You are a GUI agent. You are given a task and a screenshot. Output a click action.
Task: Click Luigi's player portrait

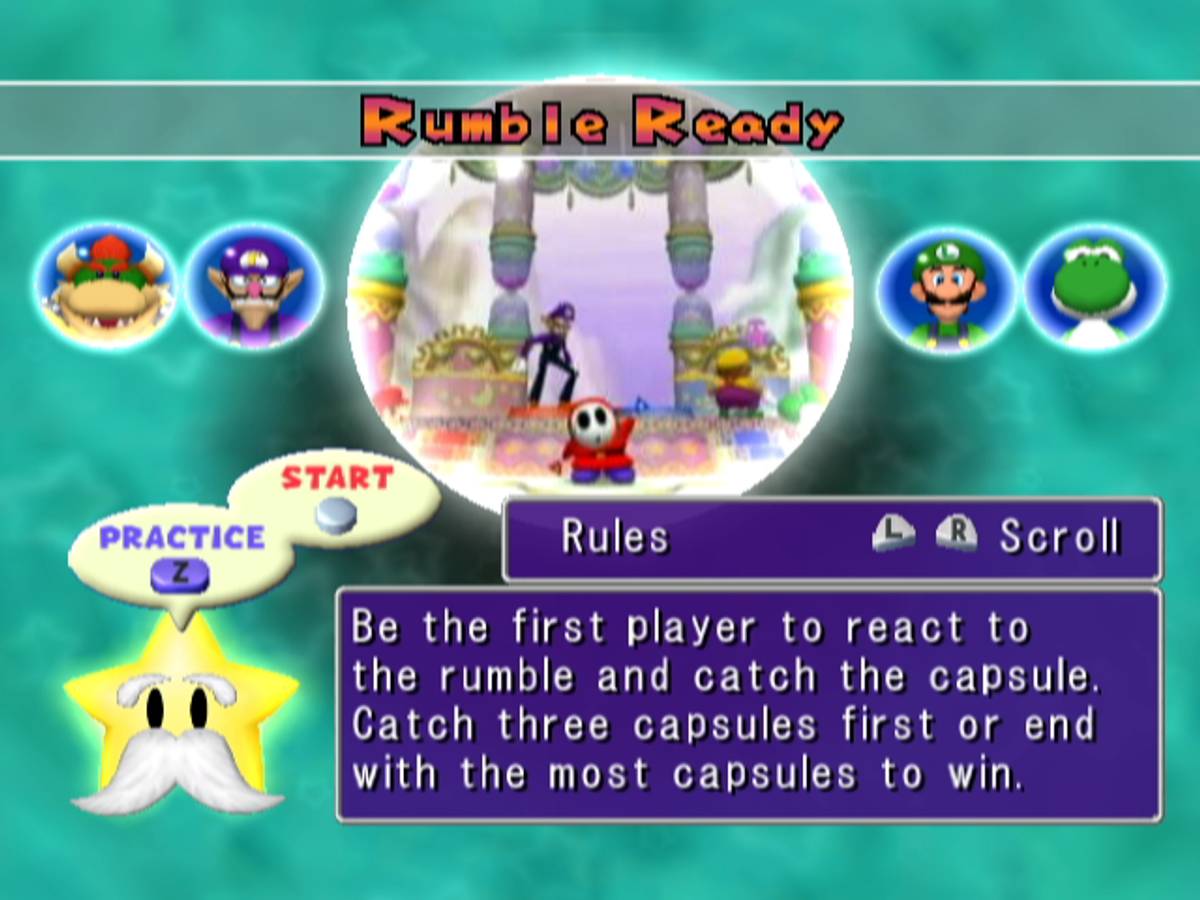coord(946,287)
